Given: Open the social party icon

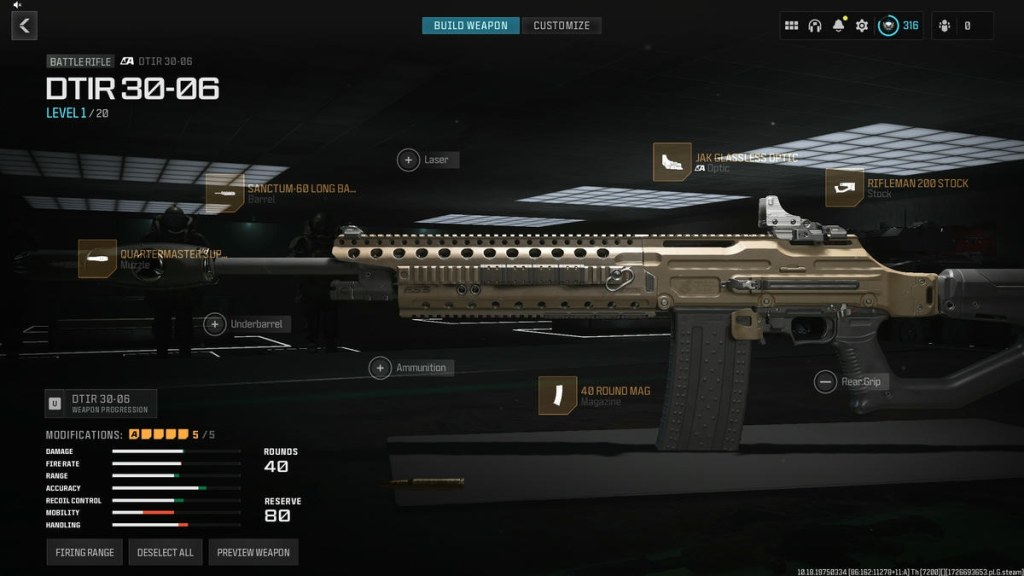Looking at the screenshot, I should pyautogui.click(x=948, y=26).
